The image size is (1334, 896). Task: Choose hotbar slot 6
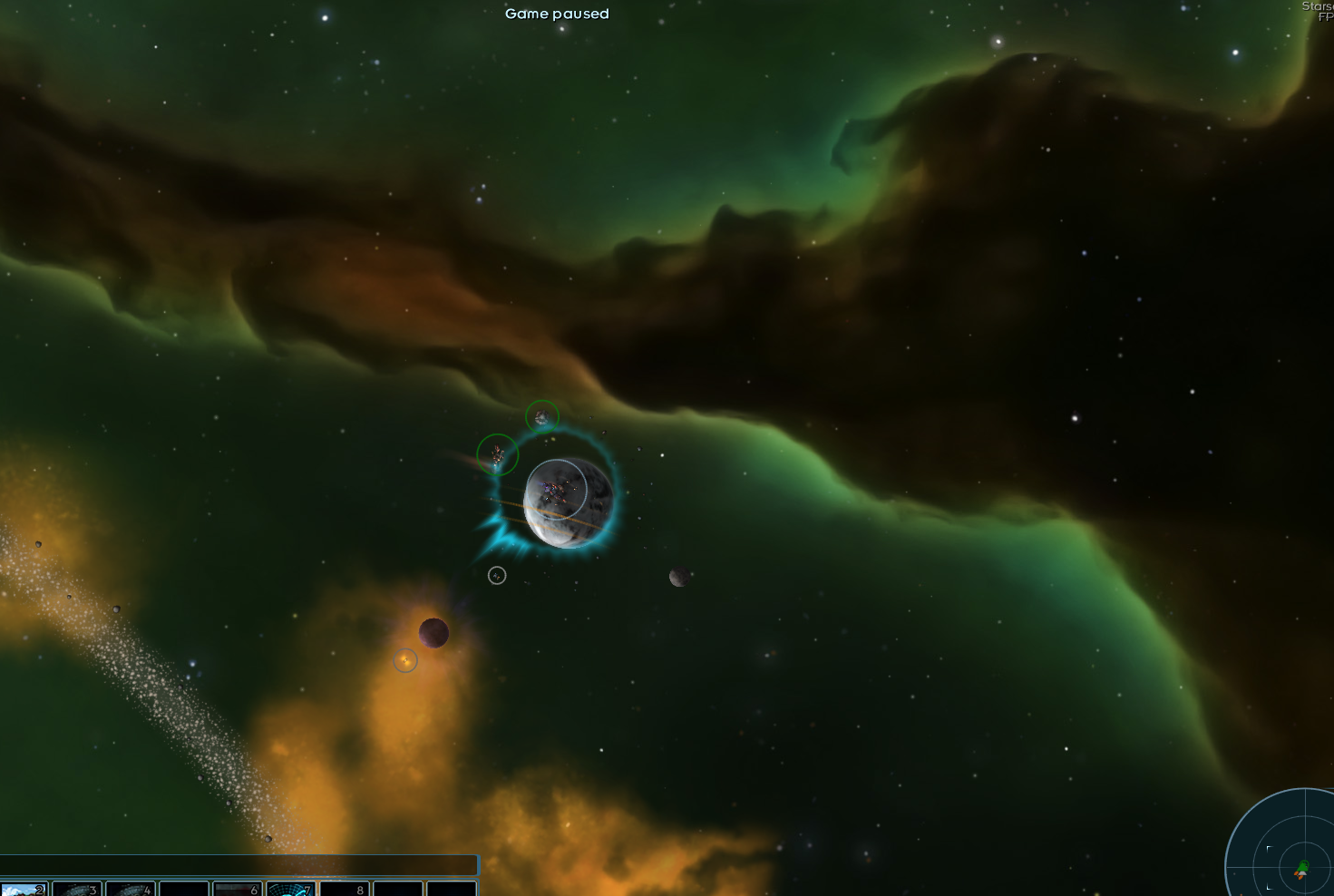[x=238, y=890]
